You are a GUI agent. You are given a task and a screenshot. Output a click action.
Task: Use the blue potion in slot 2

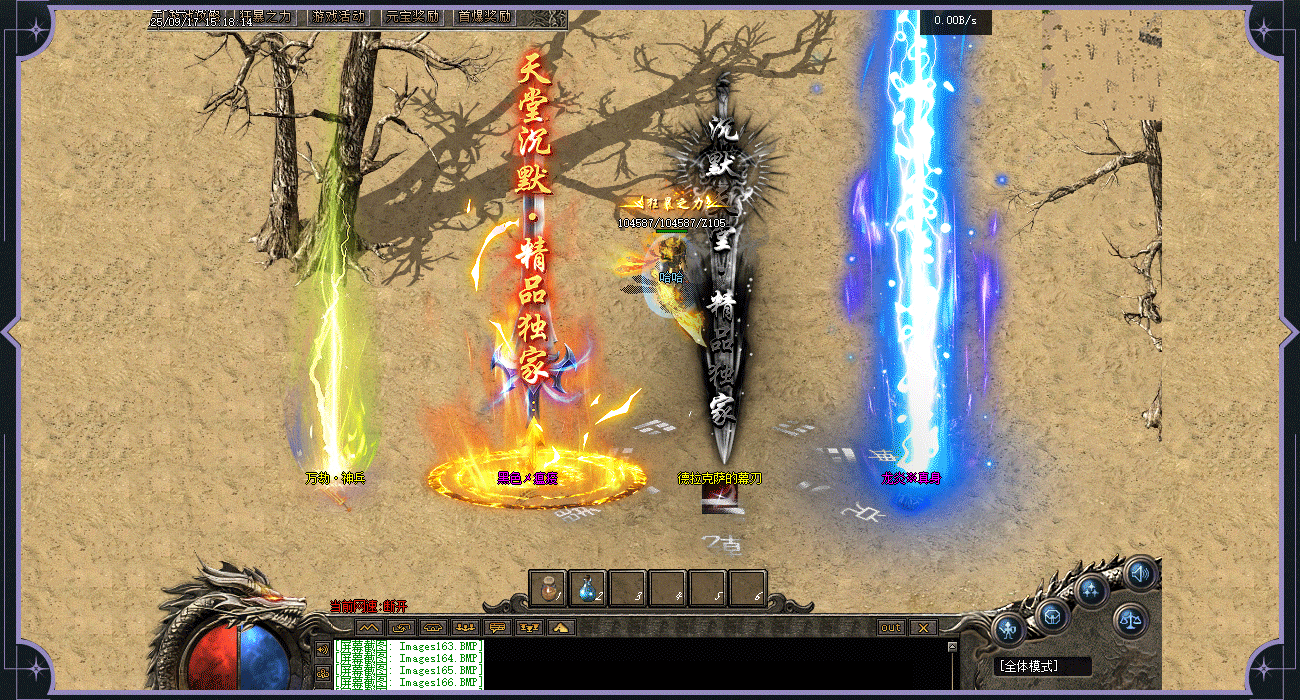[x=587, y=588]
